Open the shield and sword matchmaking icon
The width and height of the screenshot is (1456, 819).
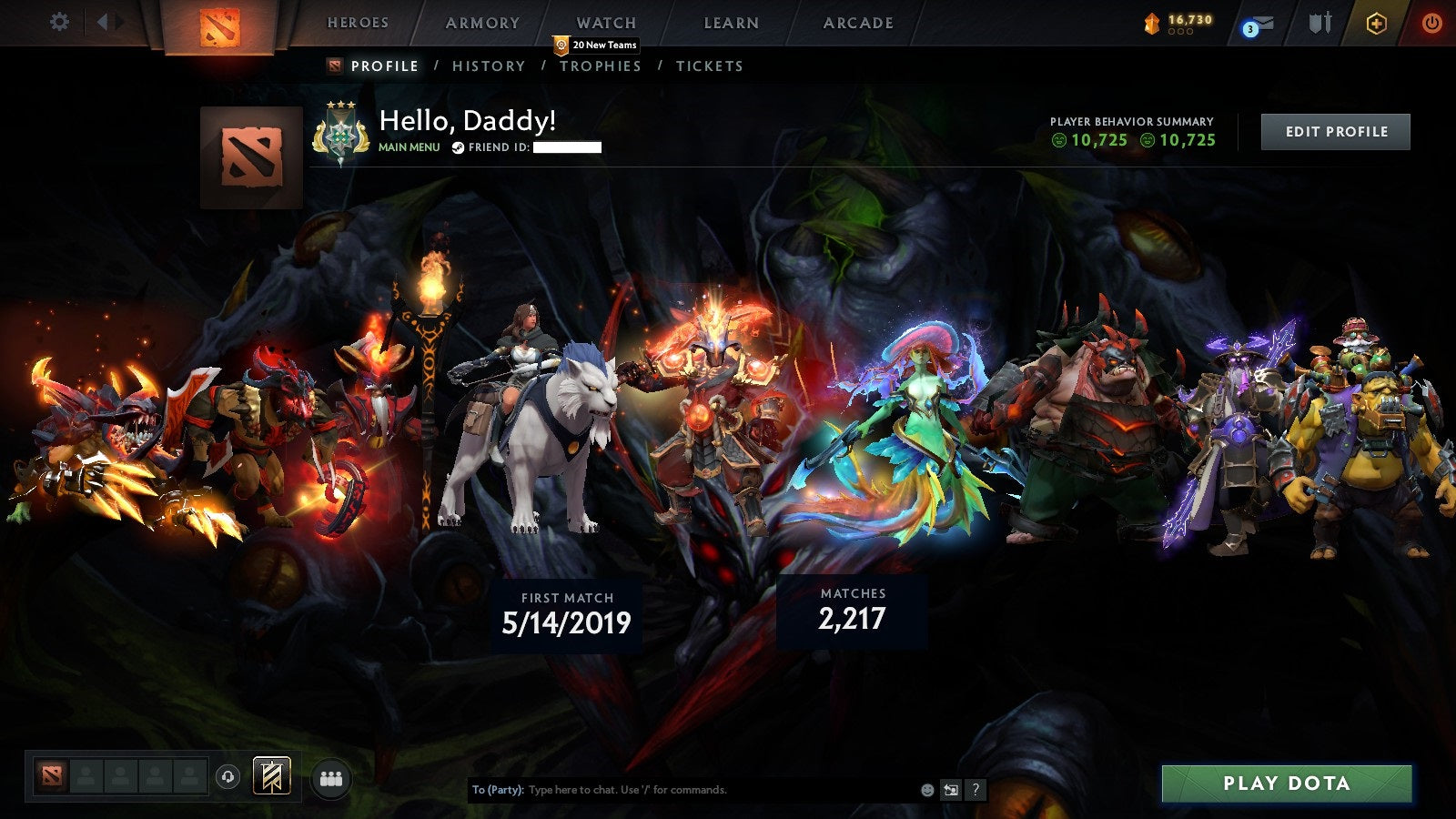[x=1321, y=23]
